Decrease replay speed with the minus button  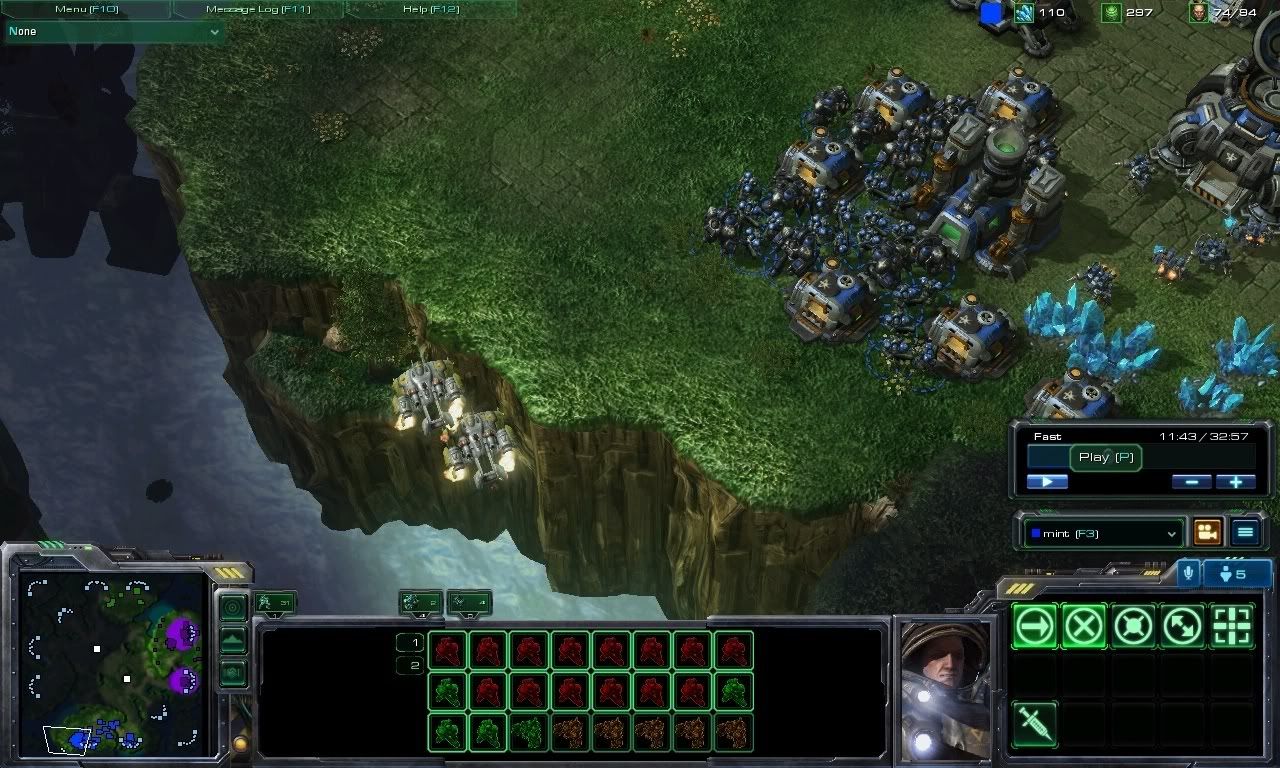(1191, 482)
